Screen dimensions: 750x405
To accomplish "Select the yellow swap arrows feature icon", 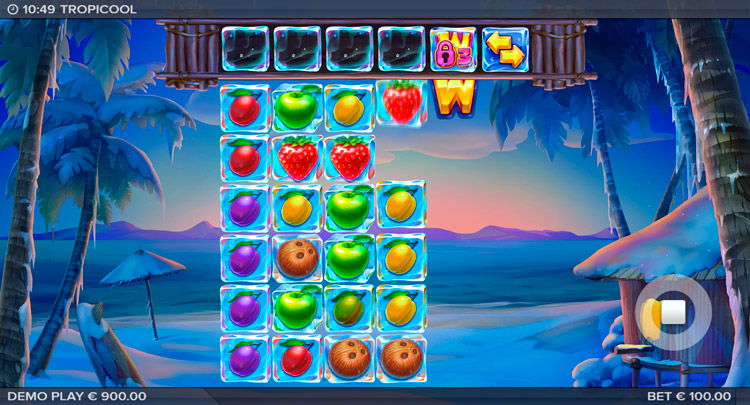I will tap(505, 49).
